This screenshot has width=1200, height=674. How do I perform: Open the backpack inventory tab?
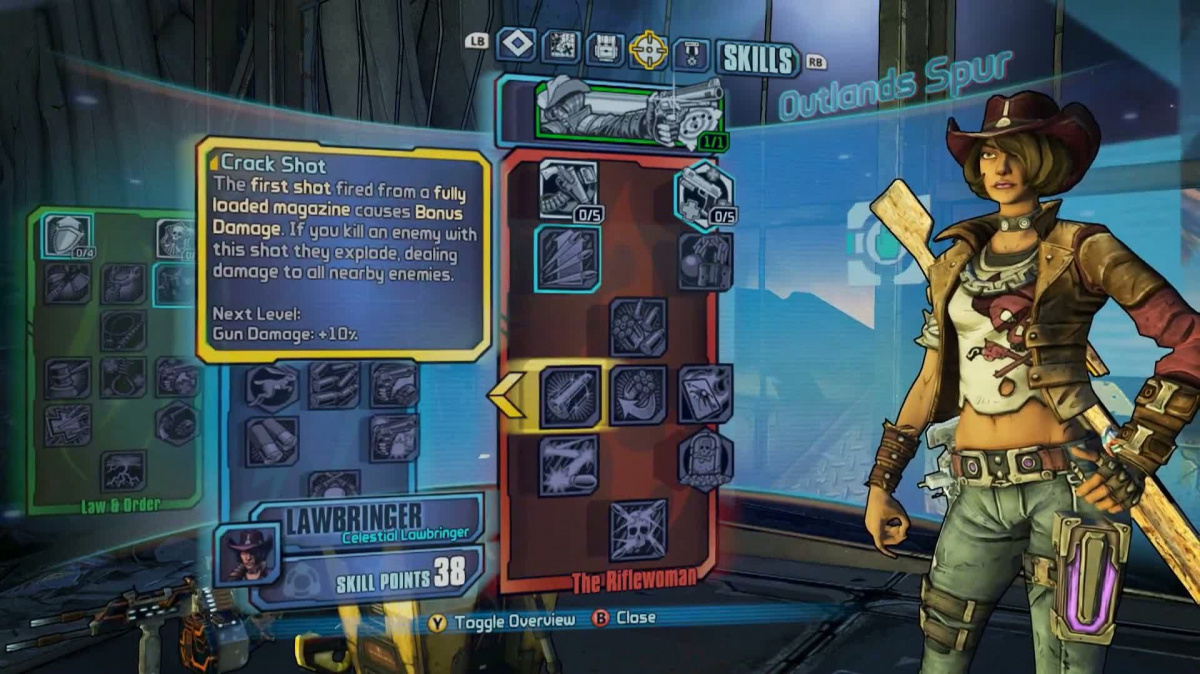click(x=604, y=48)
